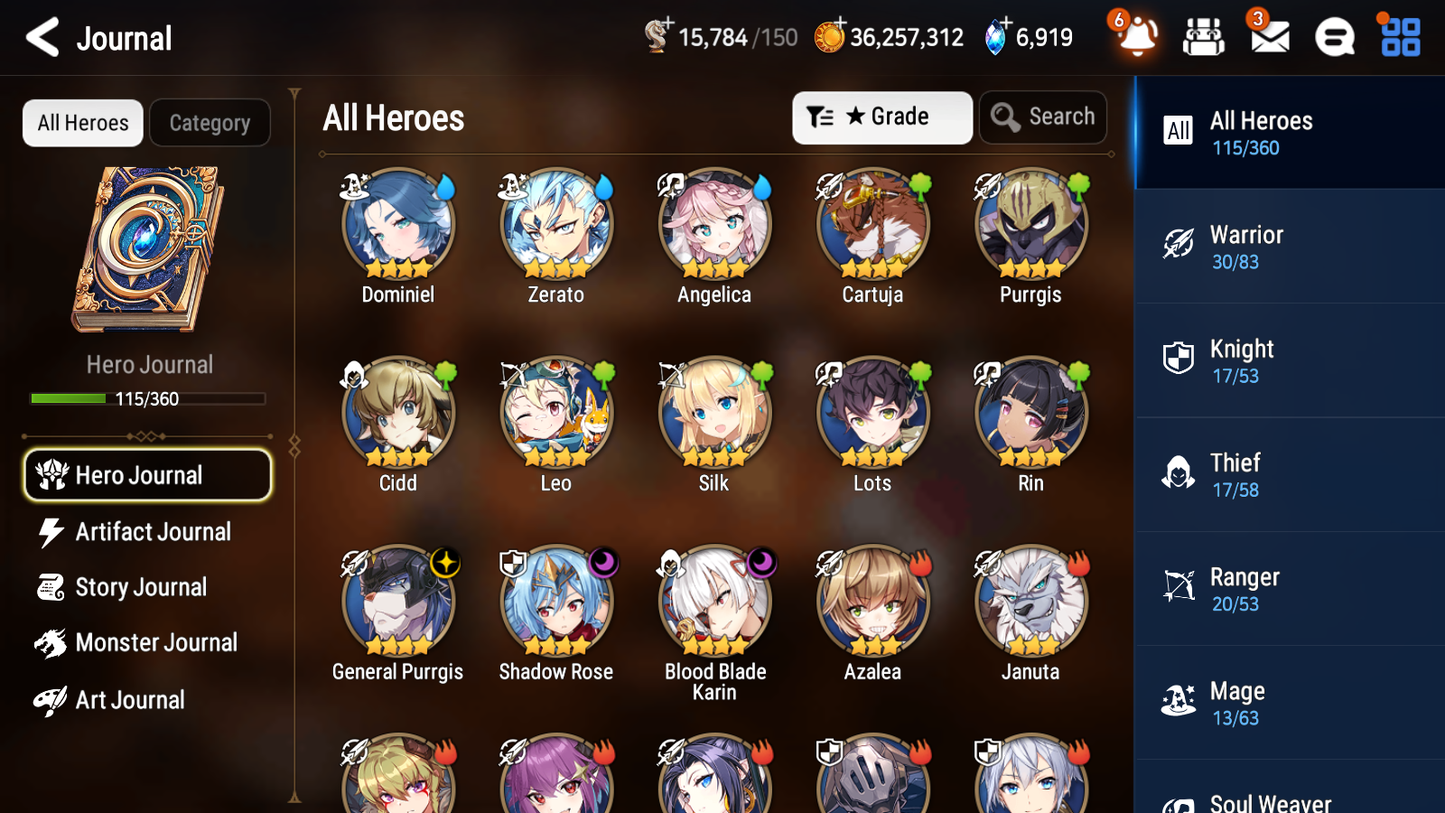Select the Shadow Rose hero portrait
The image size is (1445, 813).
click(x=556, y=600)
